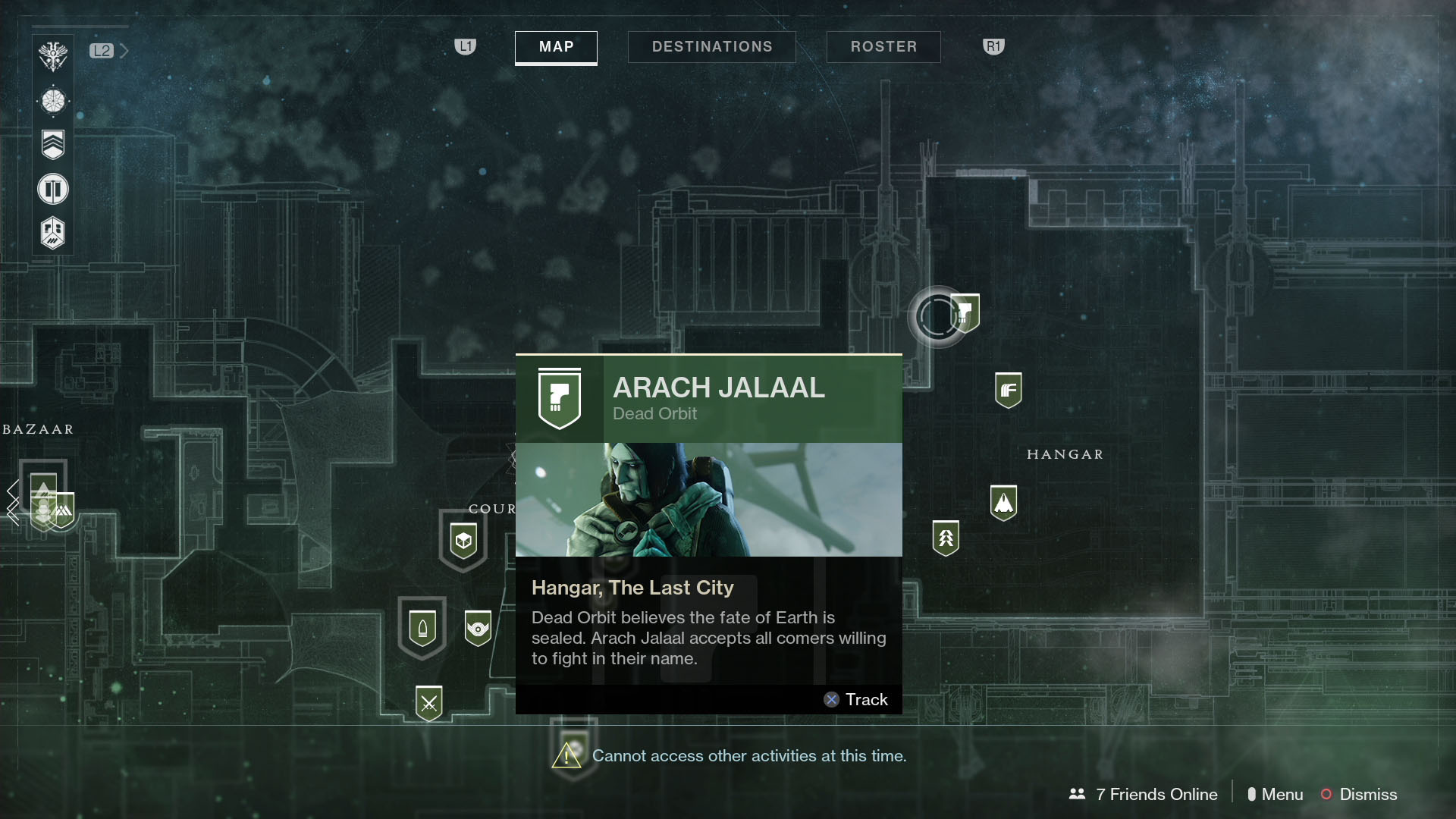The height and width of the screenshot is (819, 1456).
Task: Switch to the DESTINATIONS tab
Action: click(711, 46)
